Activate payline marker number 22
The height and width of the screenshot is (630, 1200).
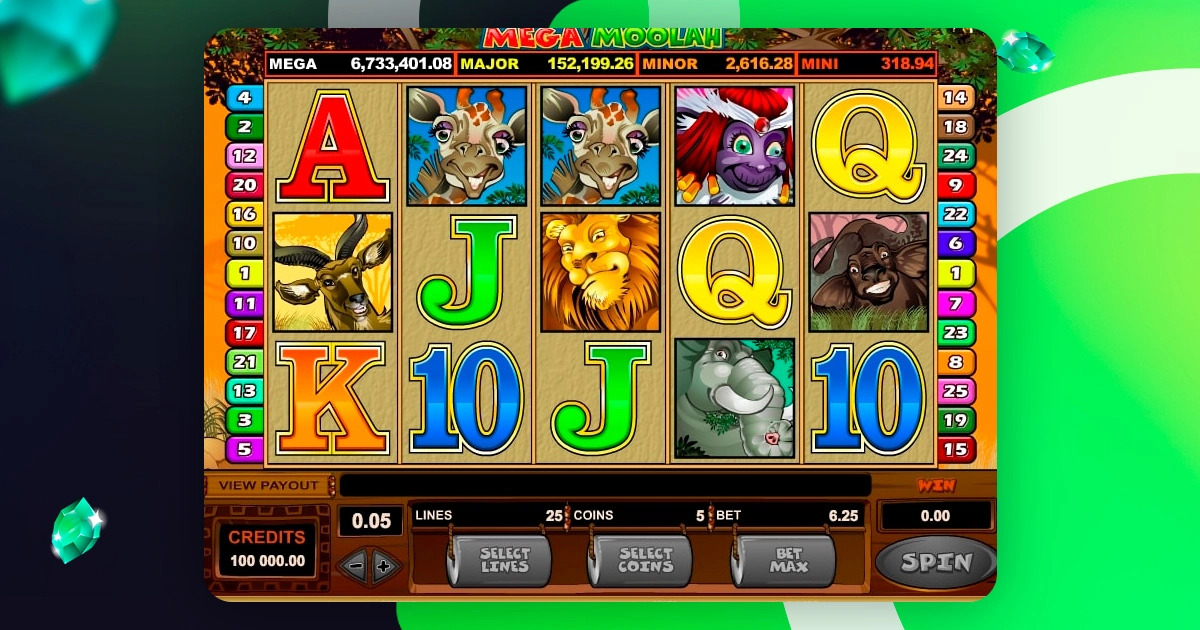[956, 215]
